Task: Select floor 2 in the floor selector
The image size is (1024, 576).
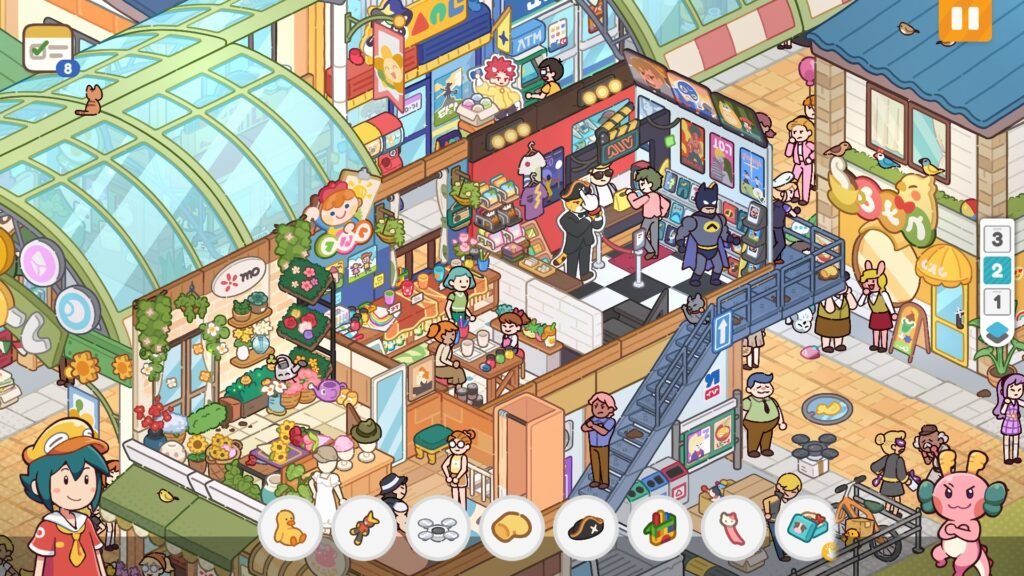Action: click(x=996, y=270)
